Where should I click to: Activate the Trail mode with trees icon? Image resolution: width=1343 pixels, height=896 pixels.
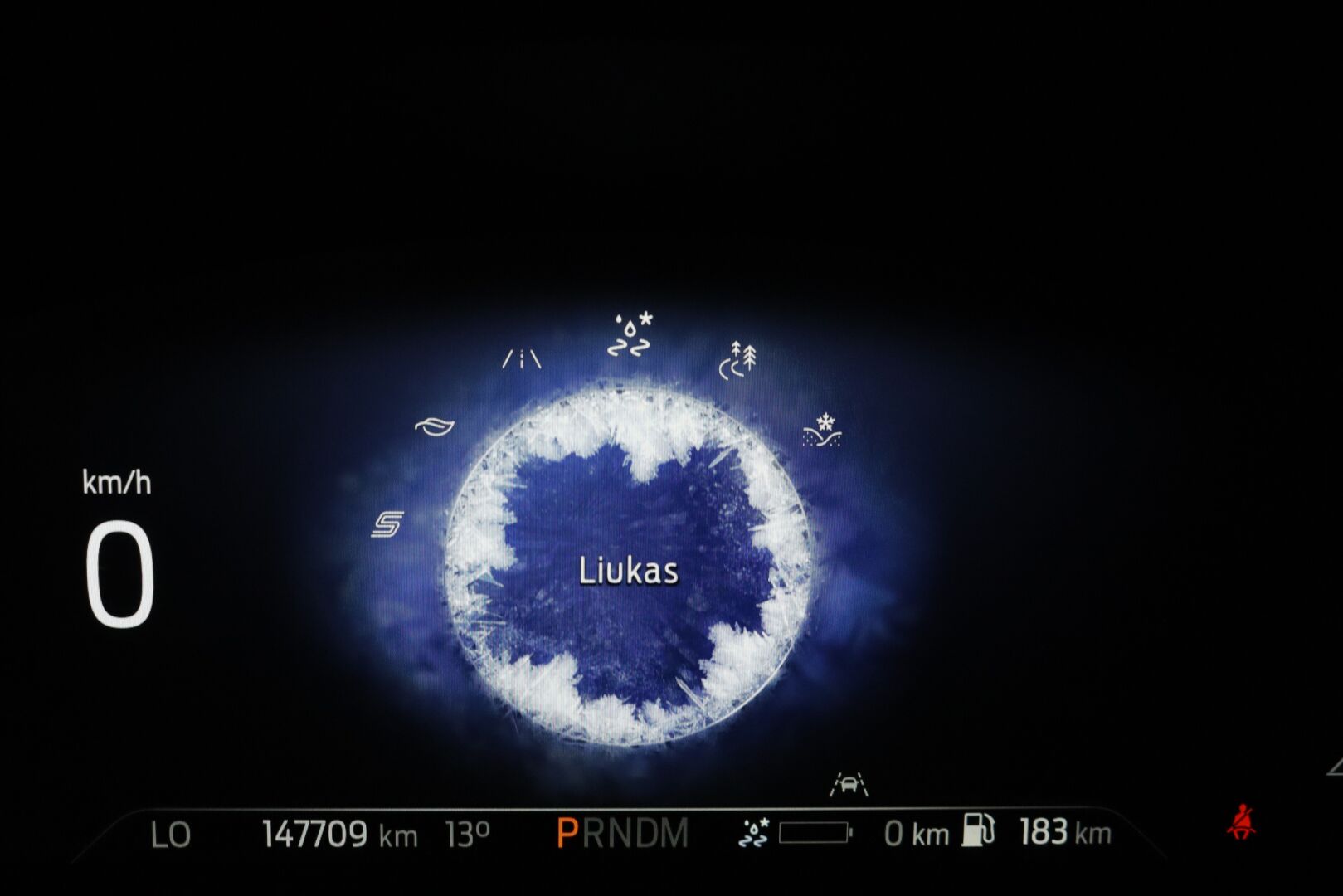click(737, 360)
